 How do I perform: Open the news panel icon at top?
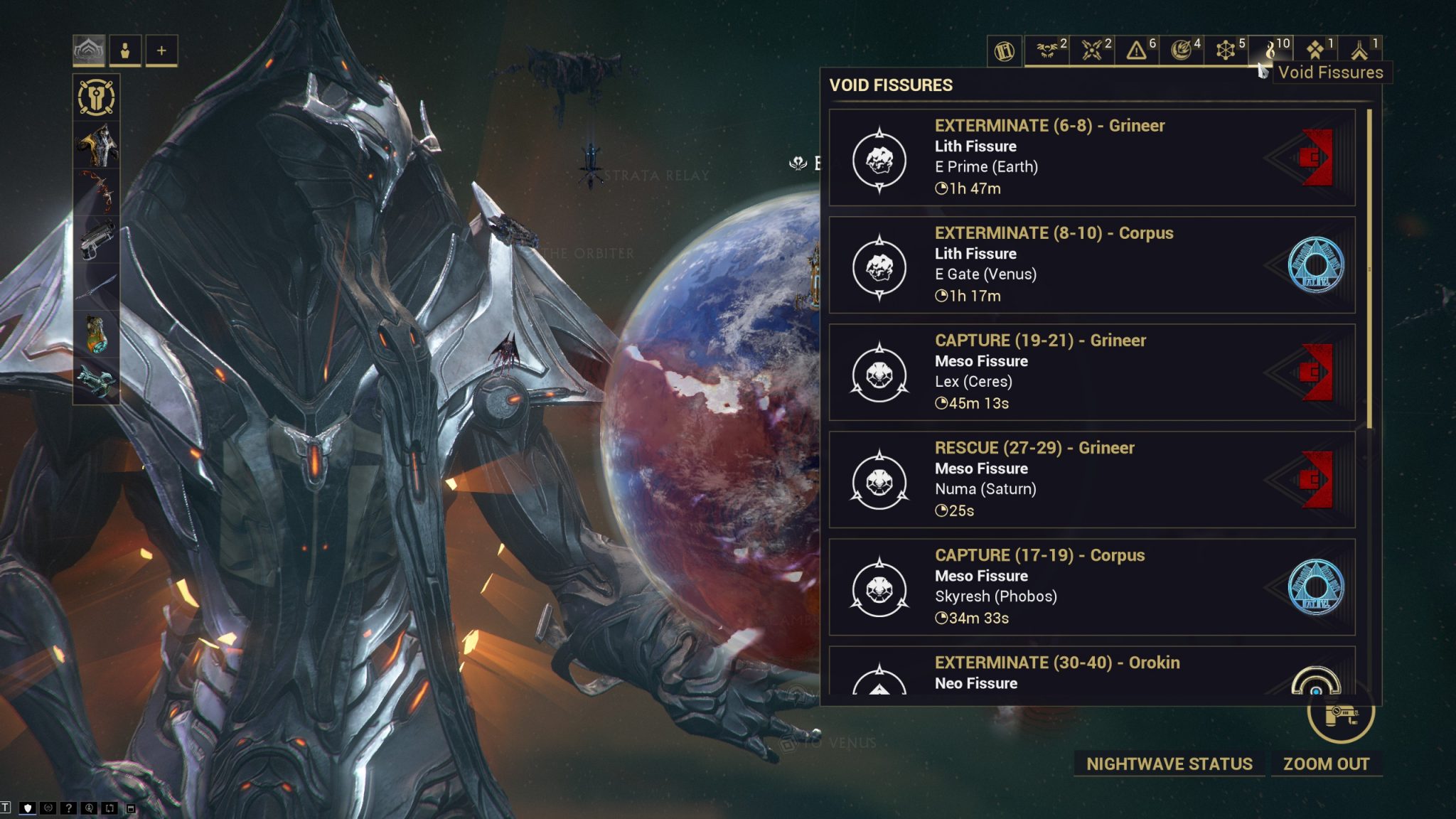coord(1003,50)
